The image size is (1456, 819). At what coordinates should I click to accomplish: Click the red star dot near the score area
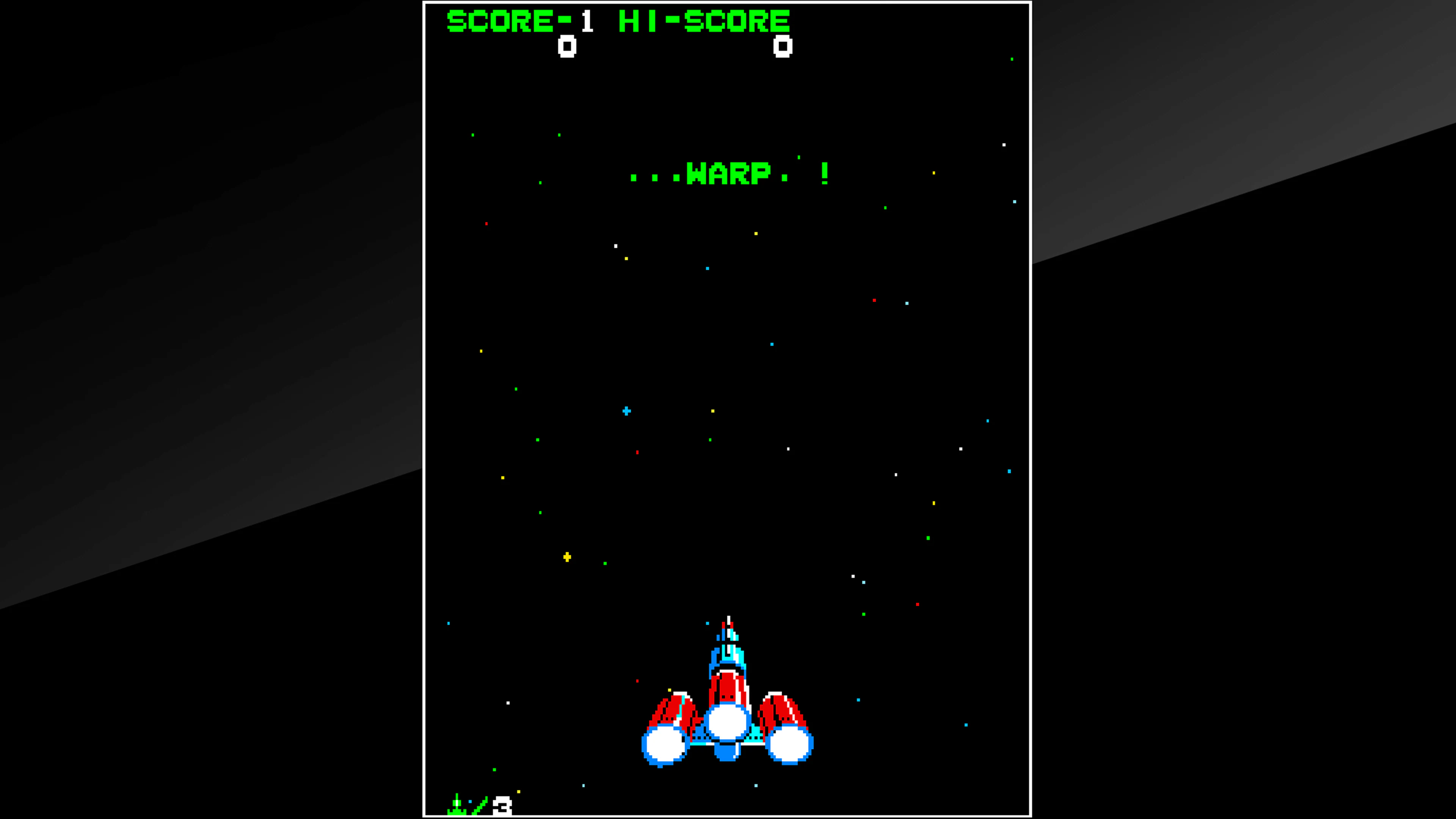click(487, 224)
